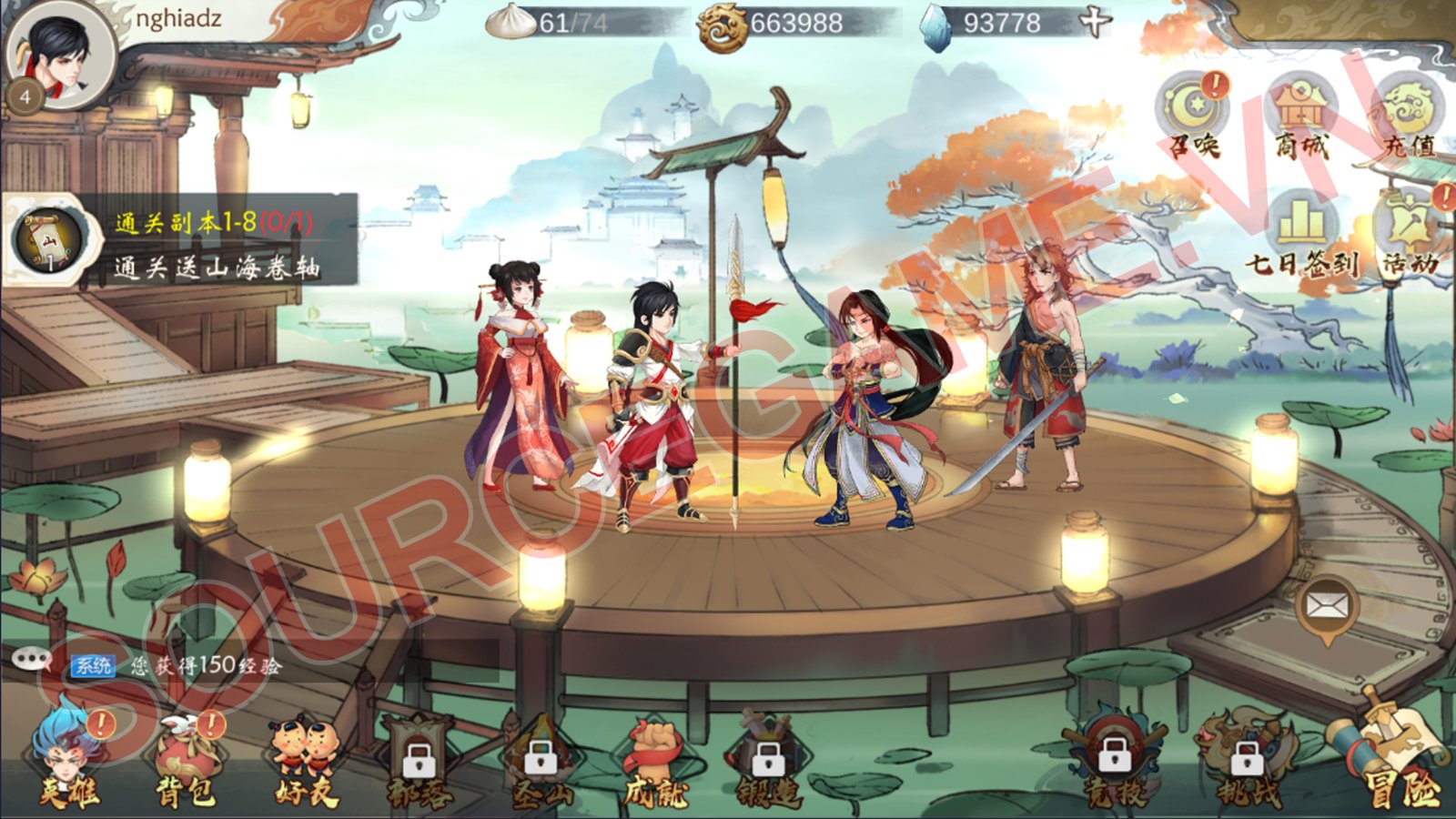This screenshot has width=1456, height=819.
Task: Show the 活动 events panel
Action: (1410, 233)
